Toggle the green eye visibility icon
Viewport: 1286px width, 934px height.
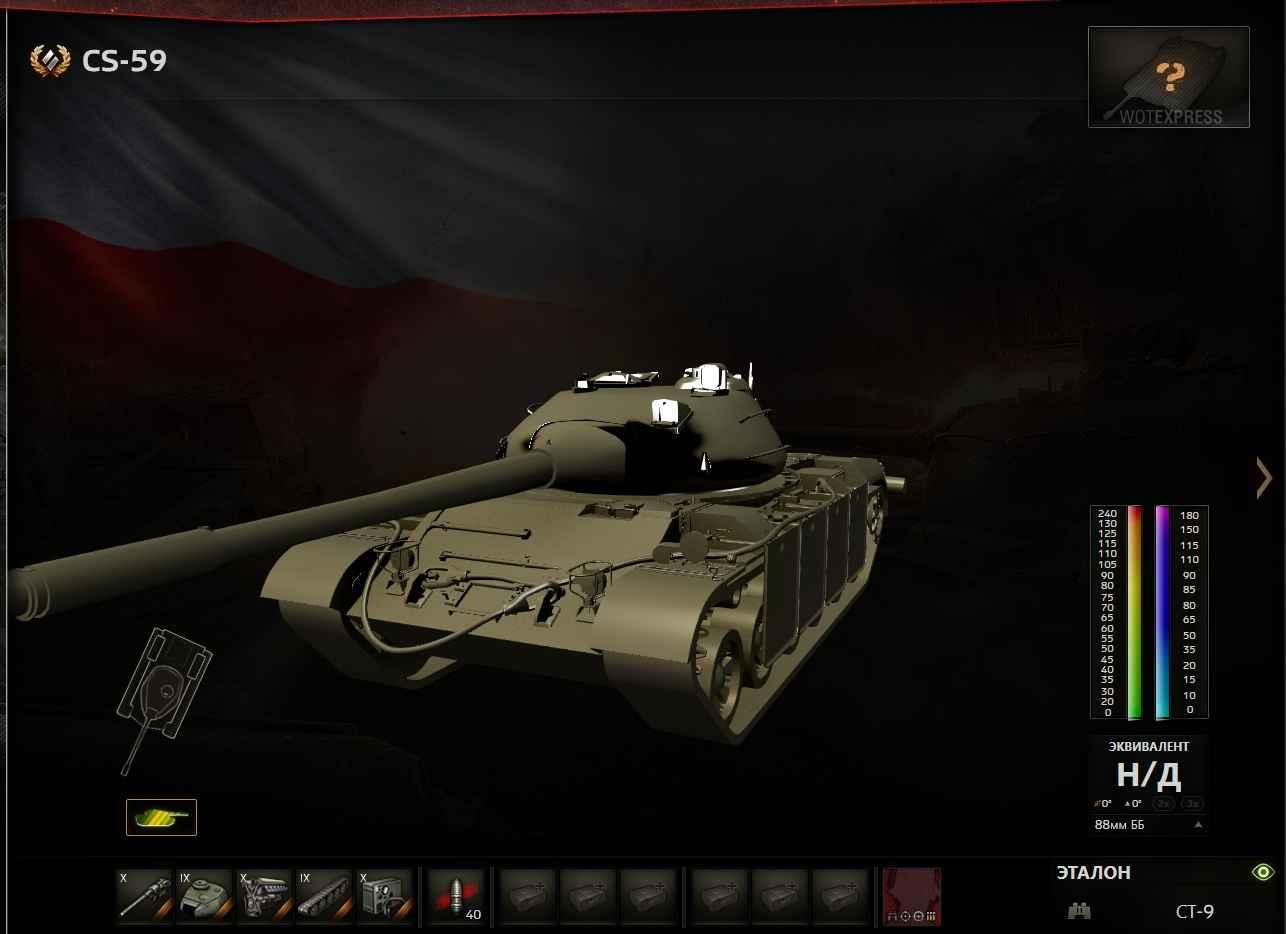tap(1263, 872)
